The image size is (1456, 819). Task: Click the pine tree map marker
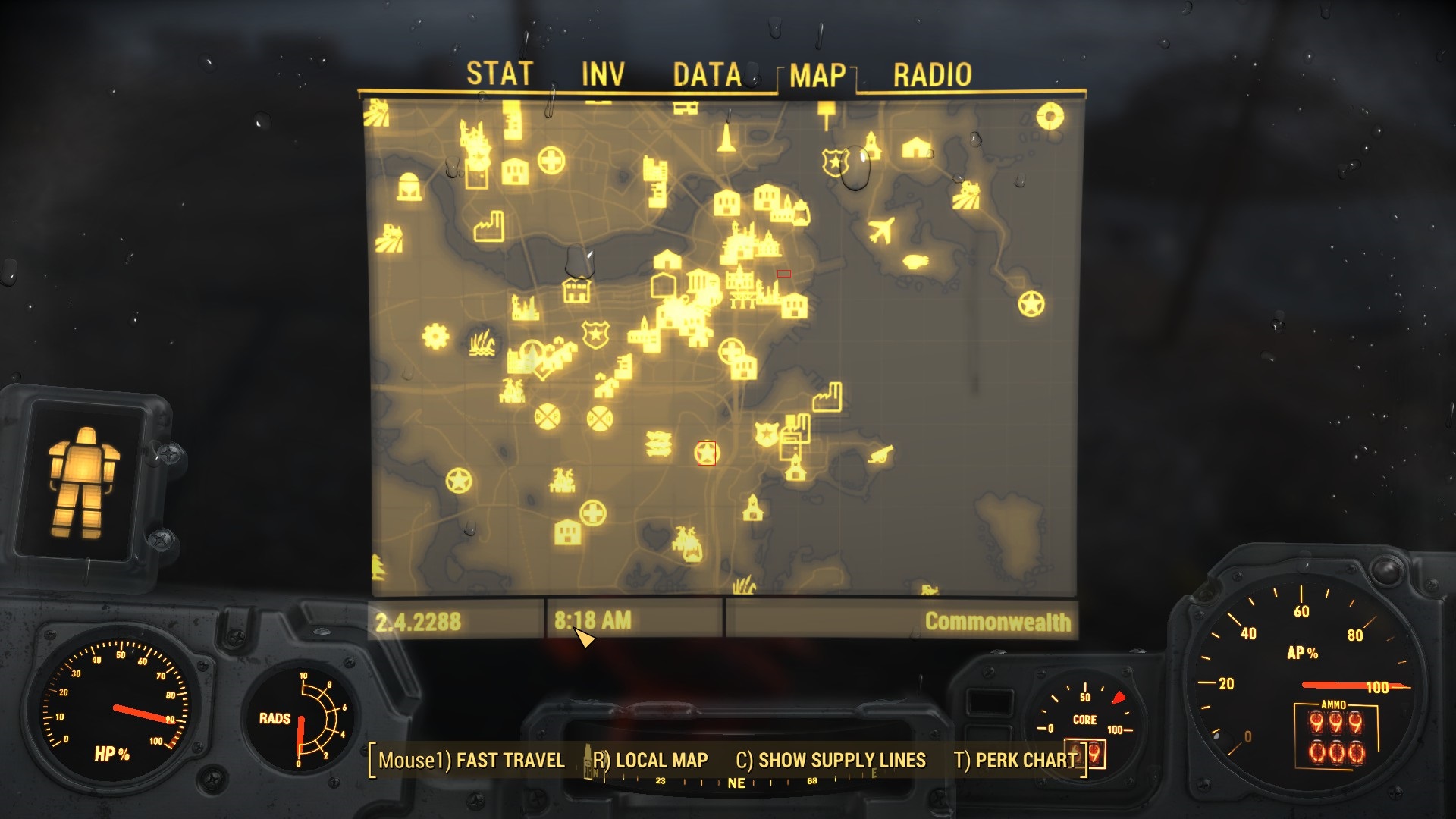point(378,567)
